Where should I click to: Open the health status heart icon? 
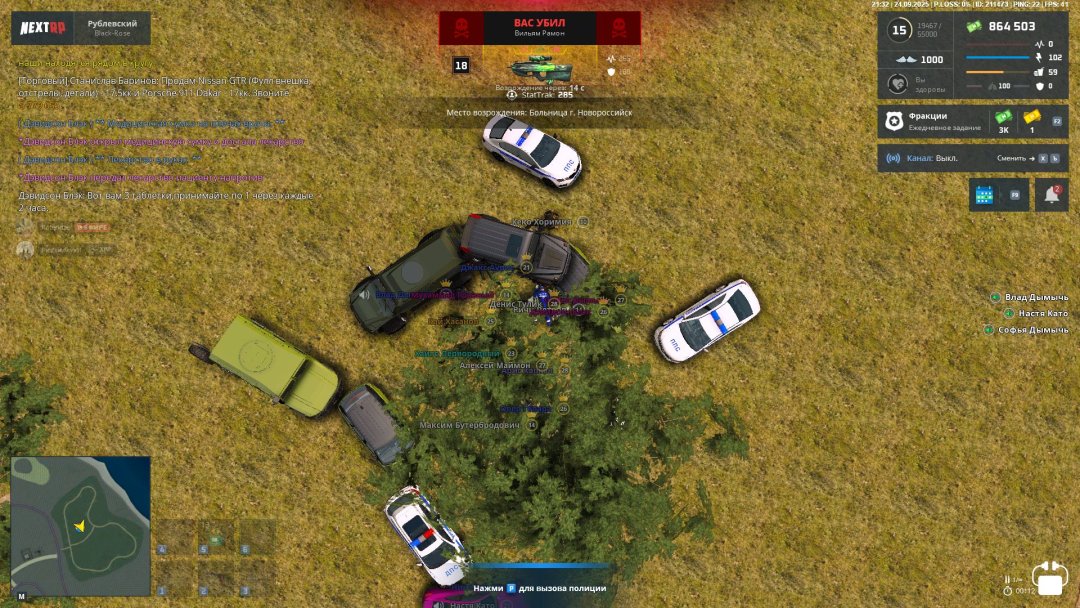coord(898,84)
